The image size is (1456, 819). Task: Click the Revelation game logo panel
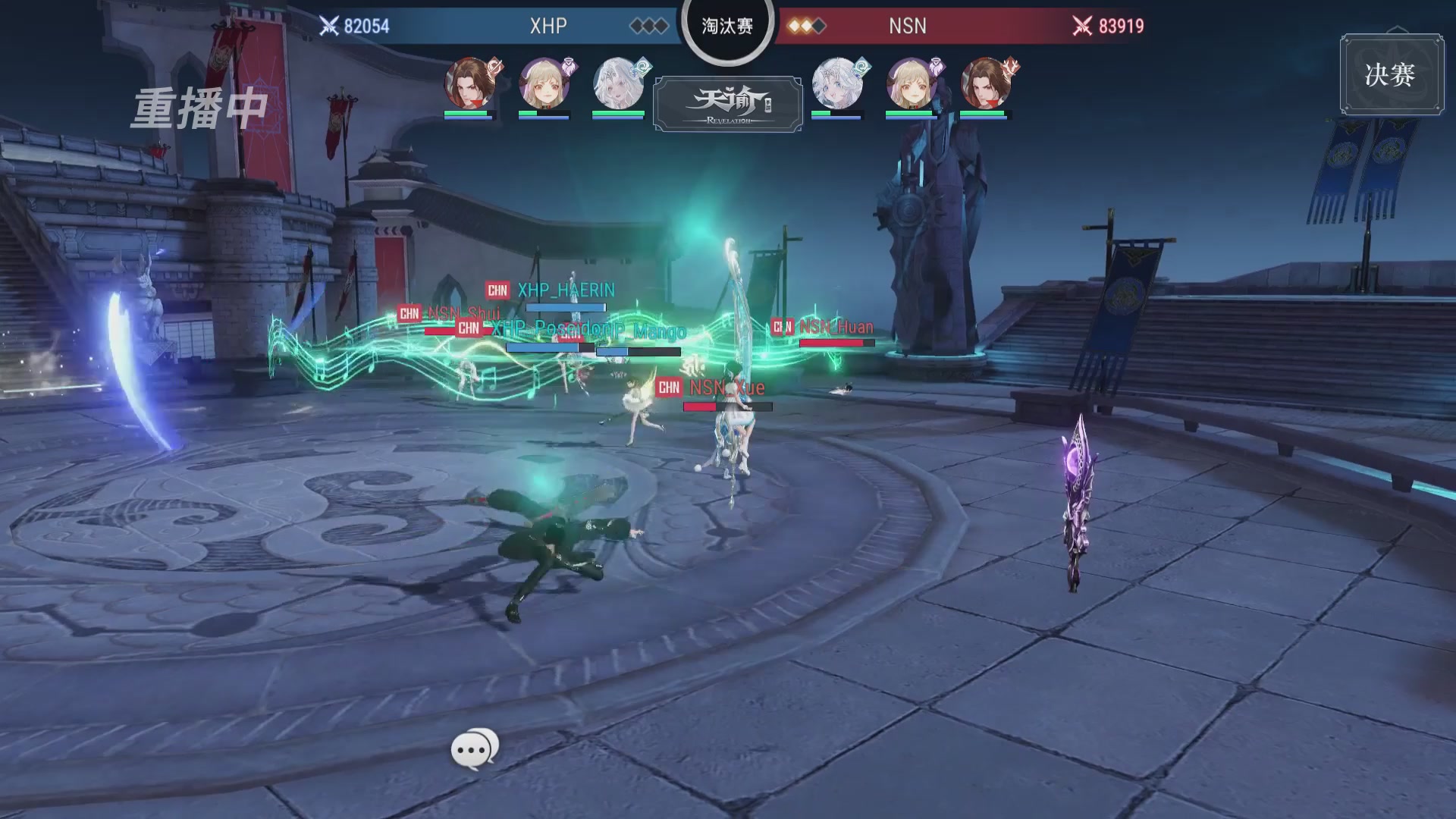[728, 104]
